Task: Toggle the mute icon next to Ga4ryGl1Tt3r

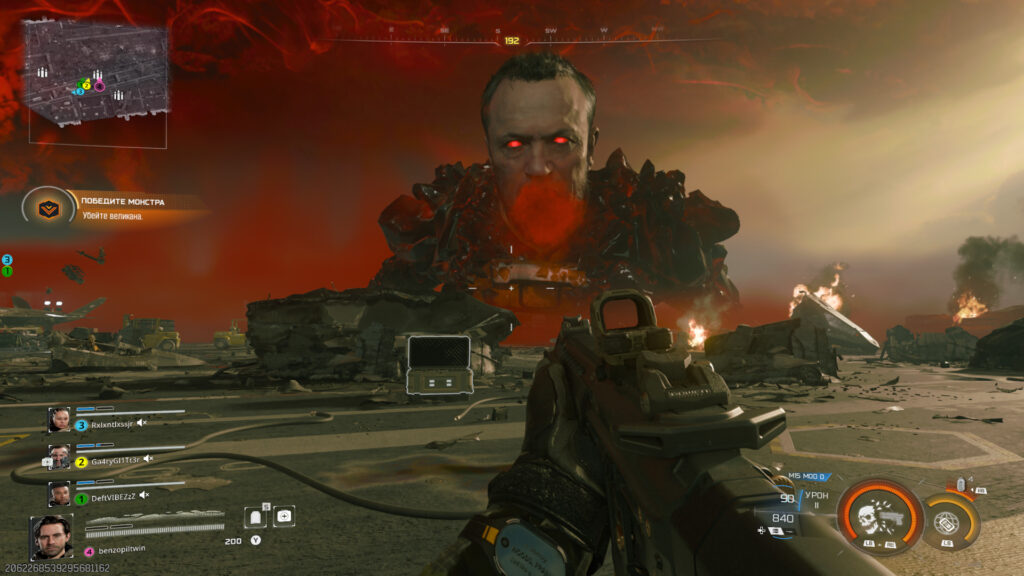Action: click(x=148, y=459)
